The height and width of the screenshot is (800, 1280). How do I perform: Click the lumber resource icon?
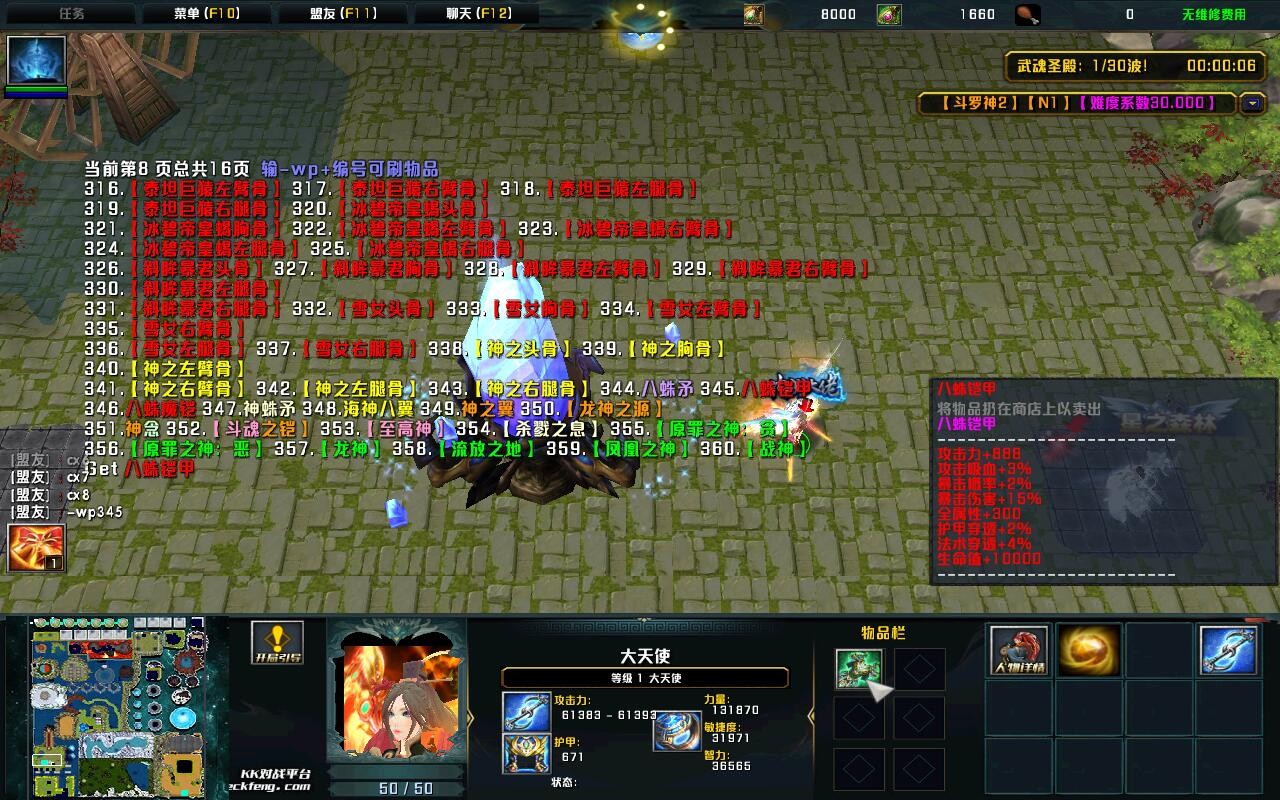pyautogui.click(x=889, y=14)
